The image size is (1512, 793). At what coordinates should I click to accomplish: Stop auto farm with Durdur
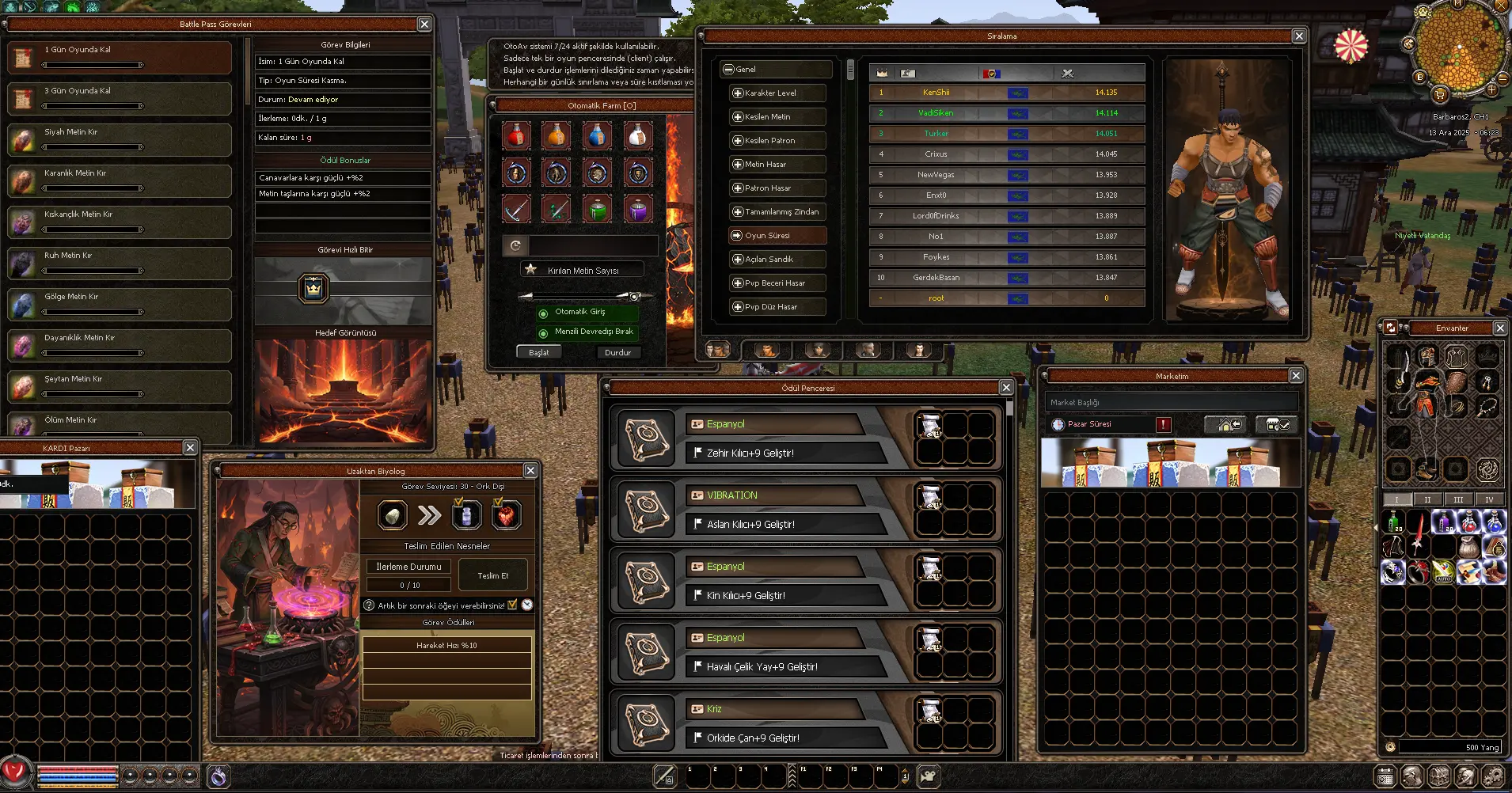coord(617,352)
